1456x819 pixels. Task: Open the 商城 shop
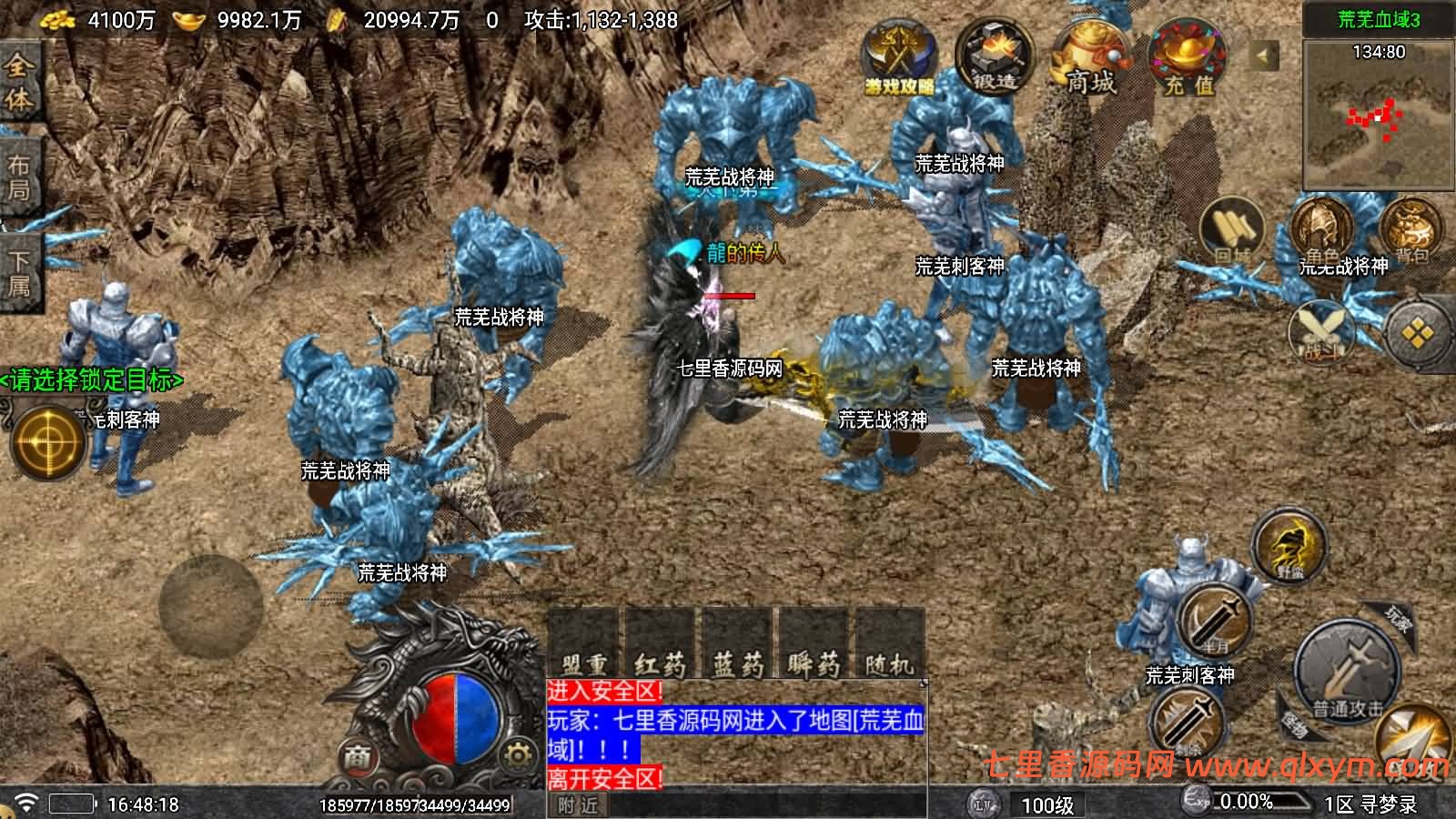point(1090,59)
